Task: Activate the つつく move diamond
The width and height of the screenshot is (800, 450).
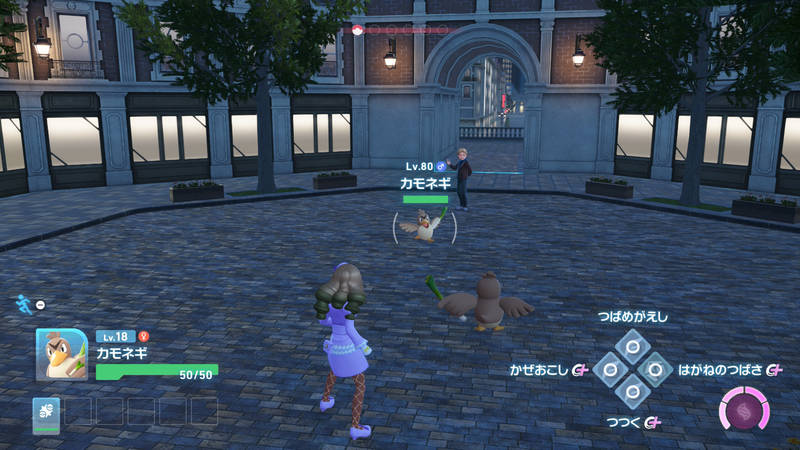Action: (632, 393)
